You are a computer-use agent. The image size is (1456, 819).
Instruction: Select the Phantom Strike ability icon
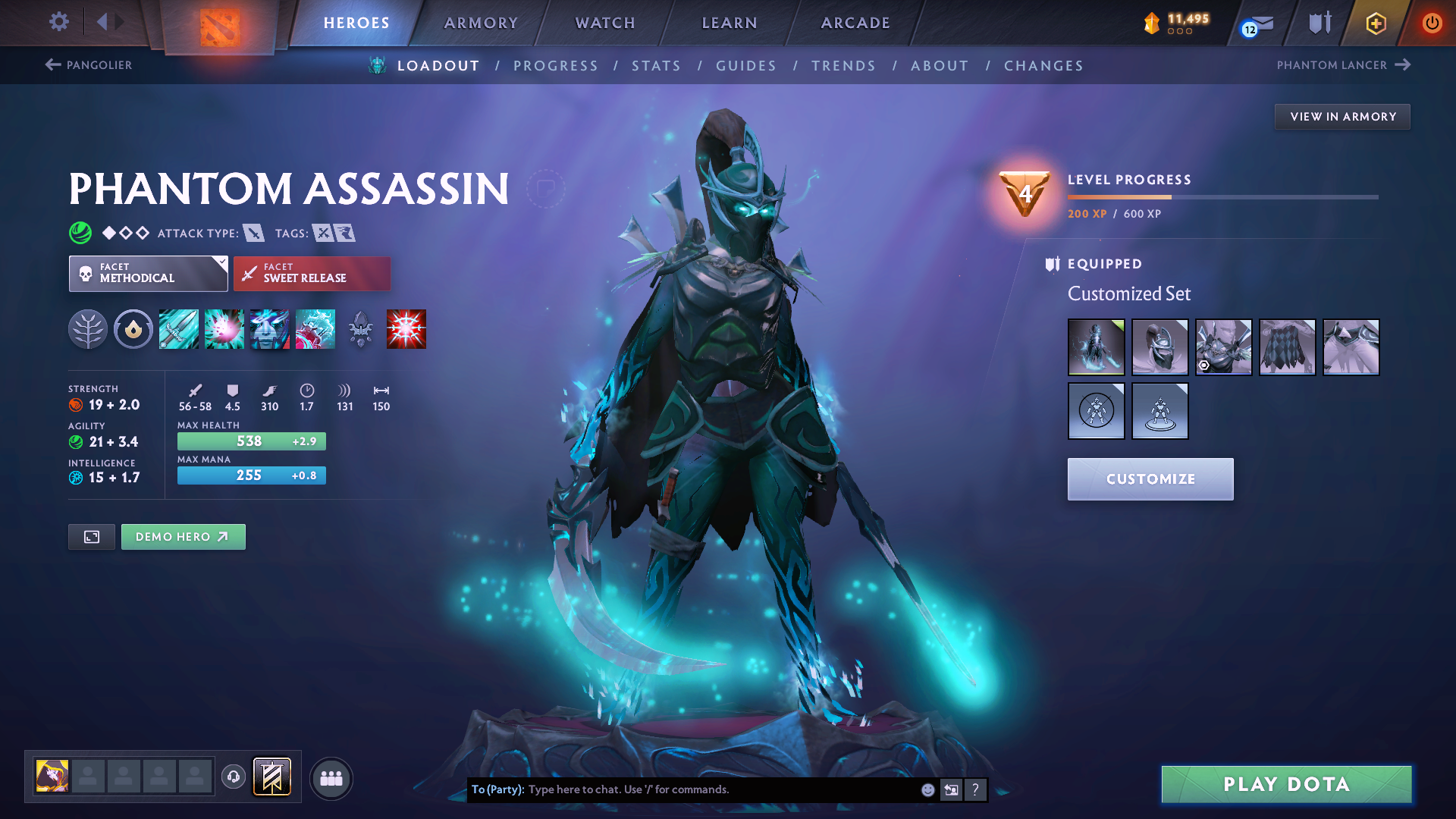click(x=224, y=328)
